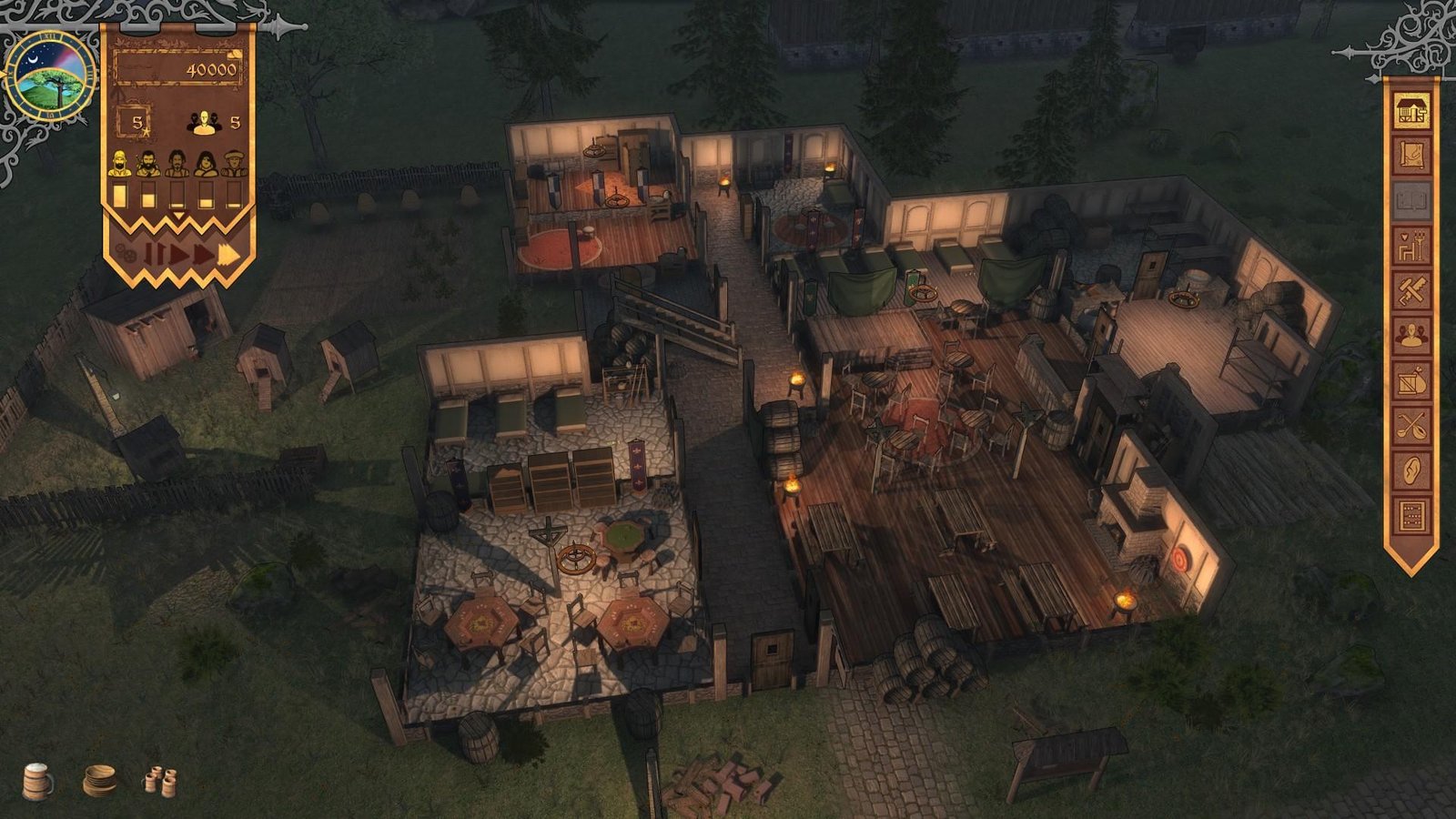This screenshot has height=819, width=1456.
Task: Resume play at normal speed
Action: point(179,254)
